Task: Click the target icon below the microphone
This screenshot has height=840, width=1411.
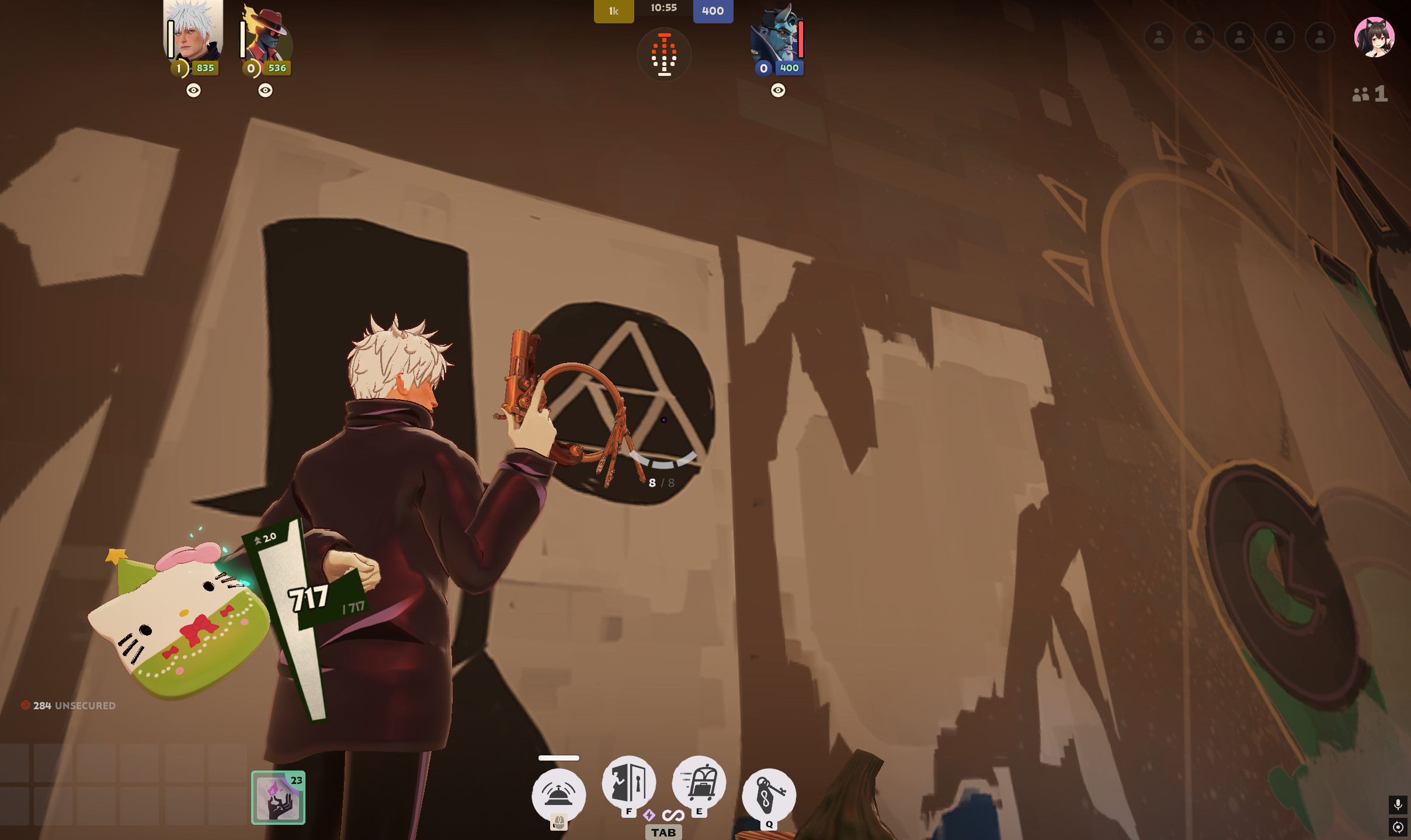Action: pos(1398,827)
